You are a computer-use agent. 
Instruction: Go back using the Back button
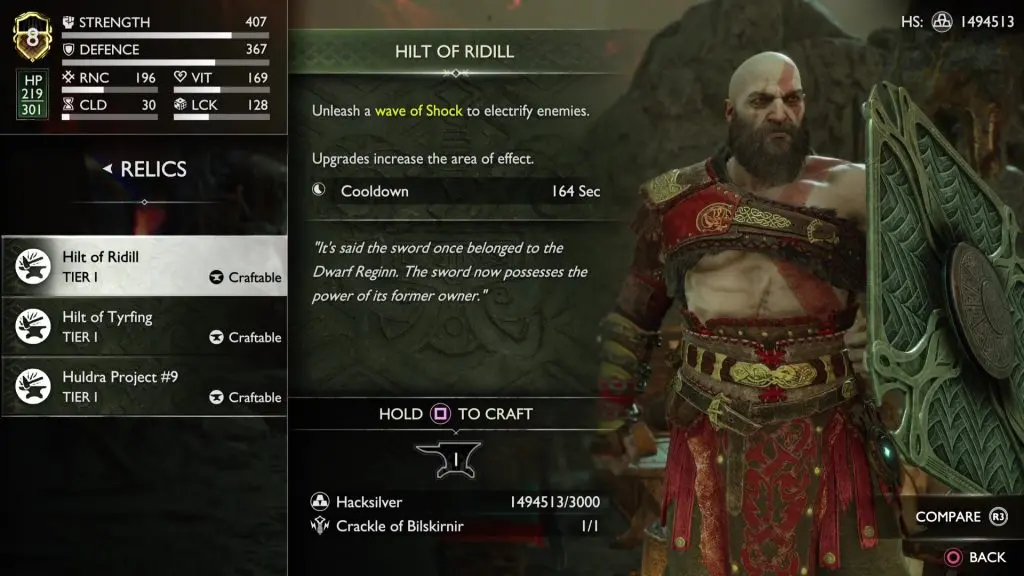pyautogui.click(x=974, y=557)
